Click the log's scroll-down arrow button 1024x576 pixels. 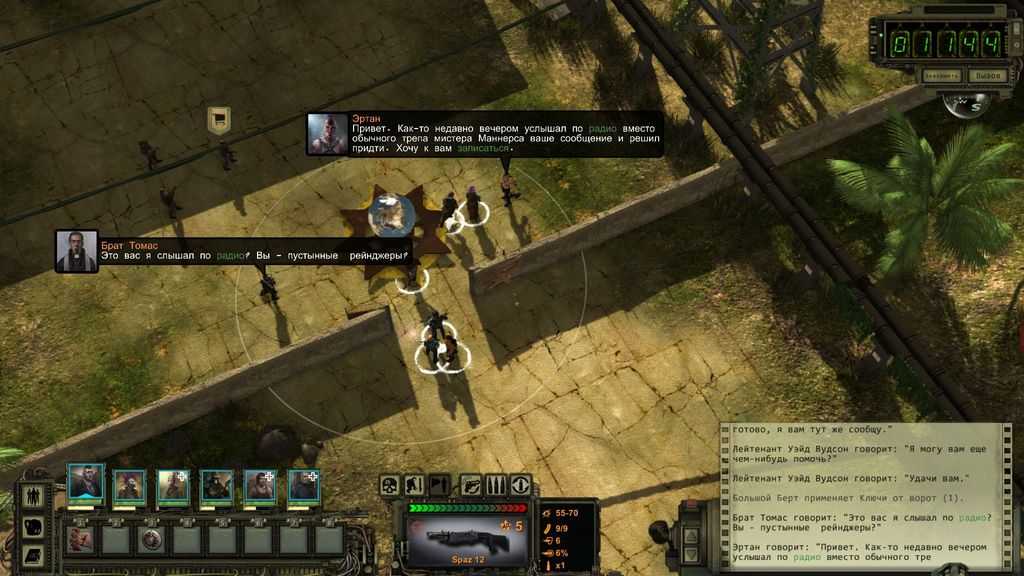tap(691, 556)
